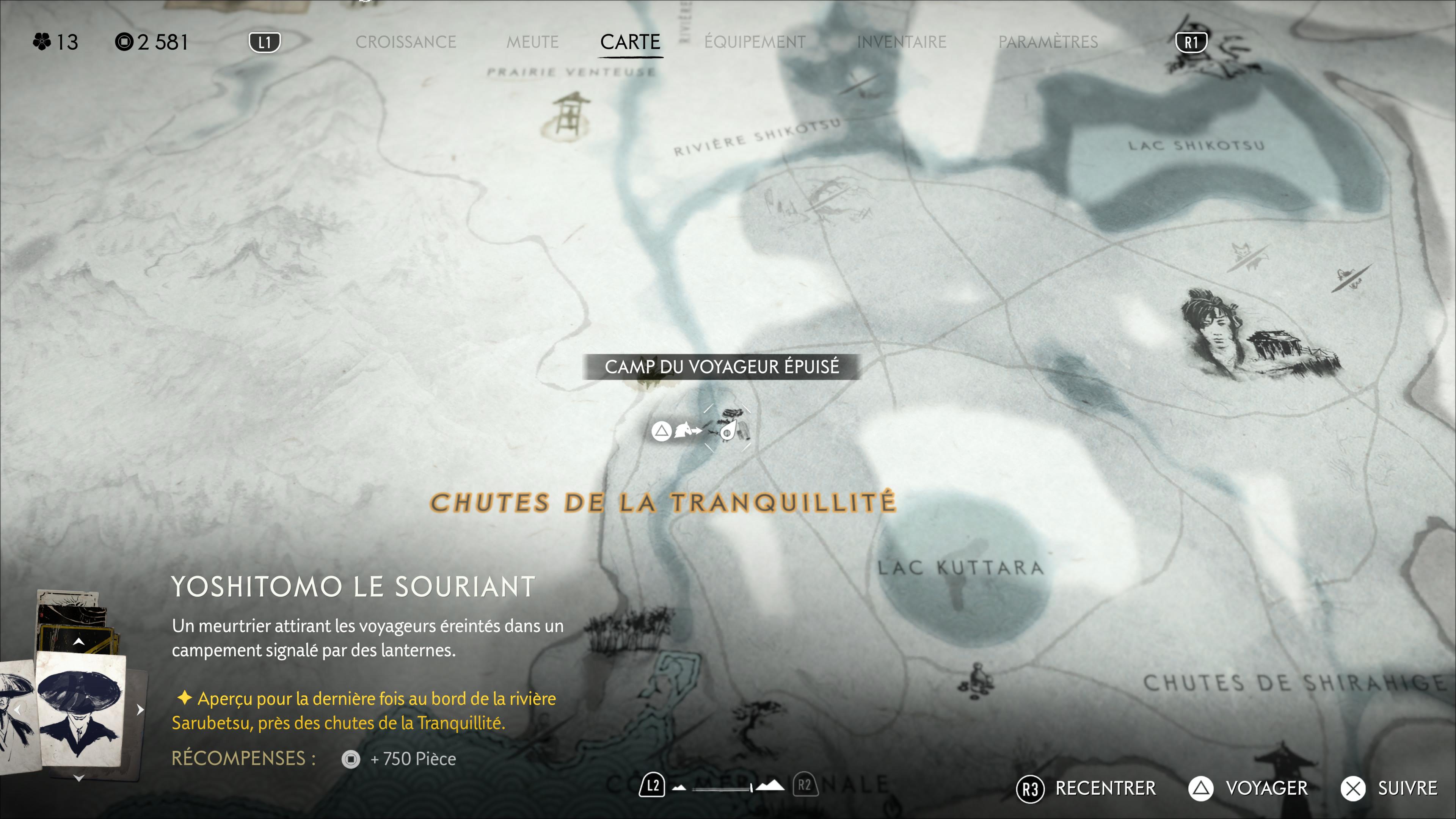
Task: Go to the Équipement tab
Action: click(x=755, y=42)
